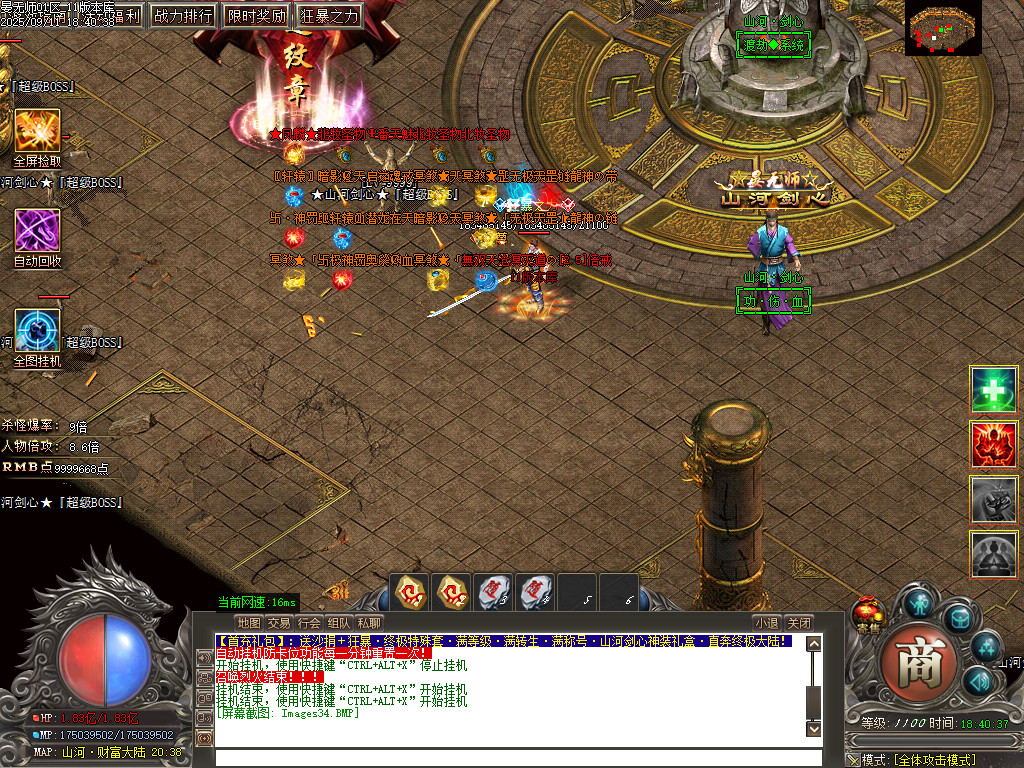Click the 关闭 close button

(798, 622)
